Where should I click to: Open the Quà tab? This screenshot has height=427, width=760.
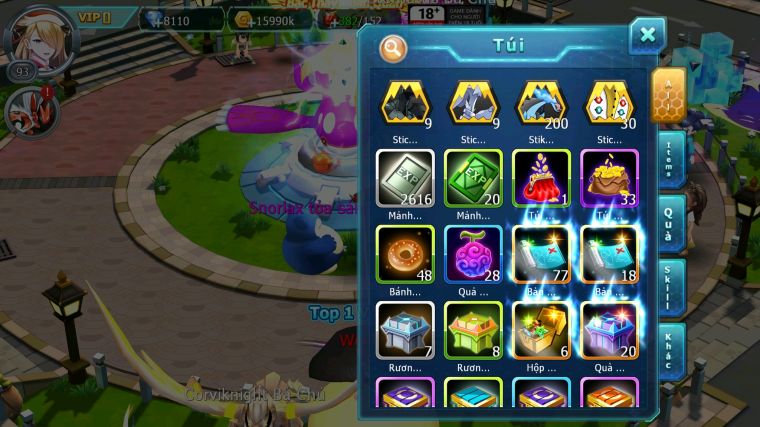tap(669, 222)
